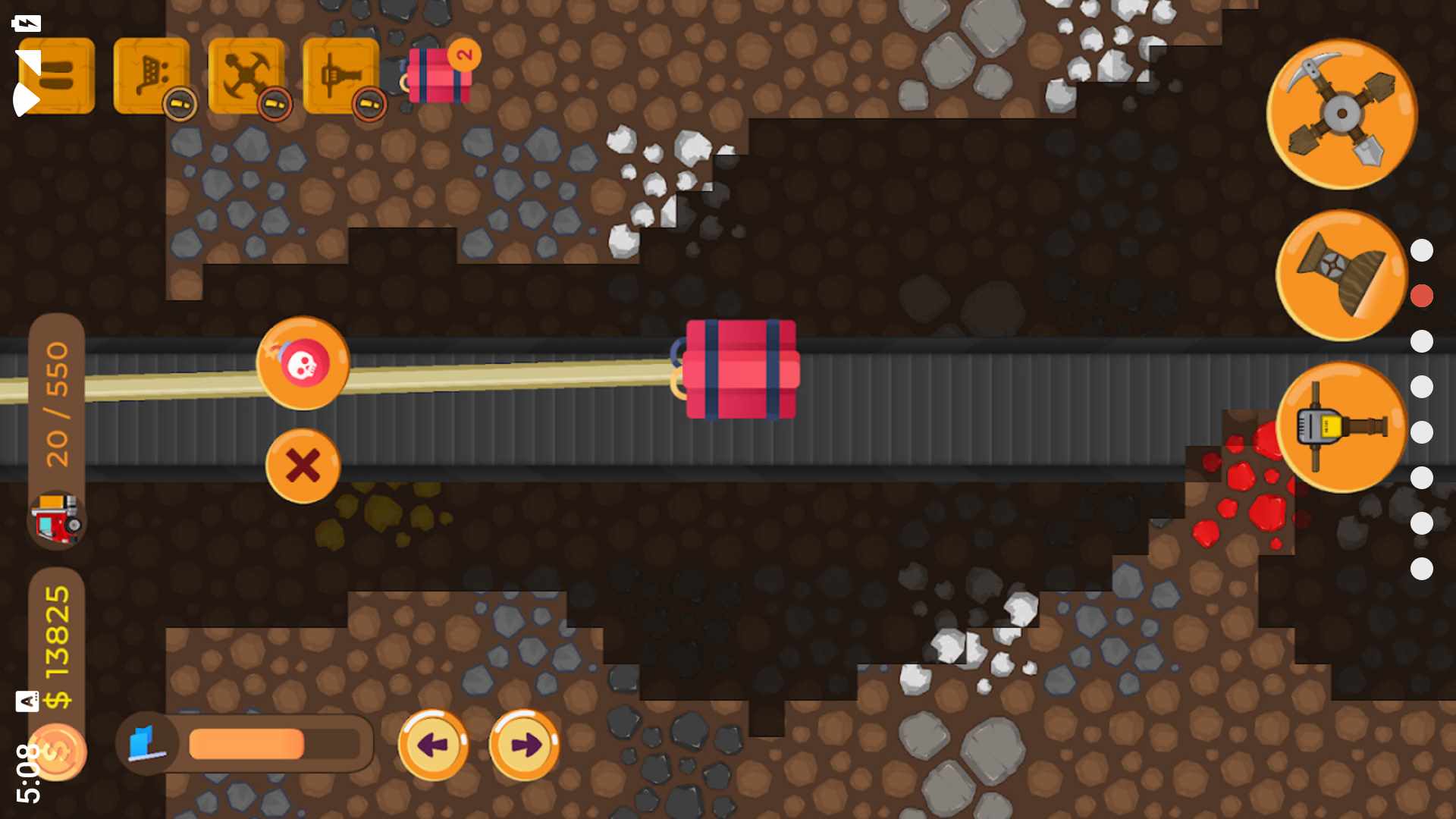Choose the cone-shaped drill bit button
1456x819 pixels.
tap(1341, 275)
